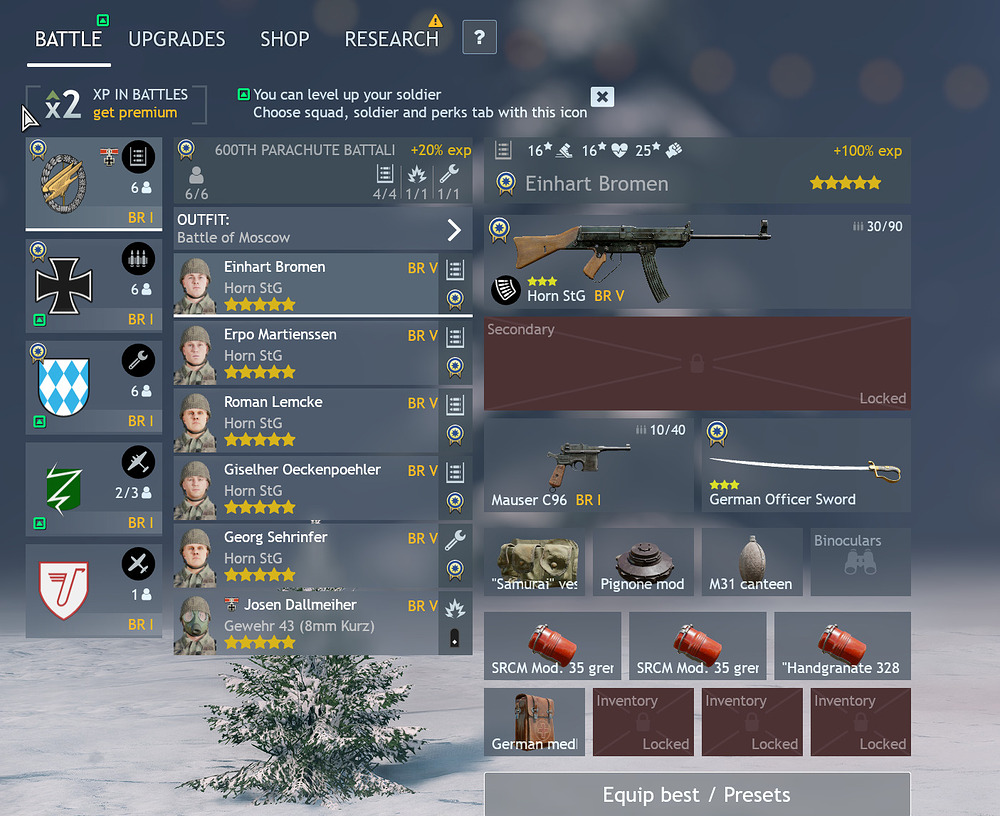
Task: Choose the empty Binoculars slot
Action: 860,561
